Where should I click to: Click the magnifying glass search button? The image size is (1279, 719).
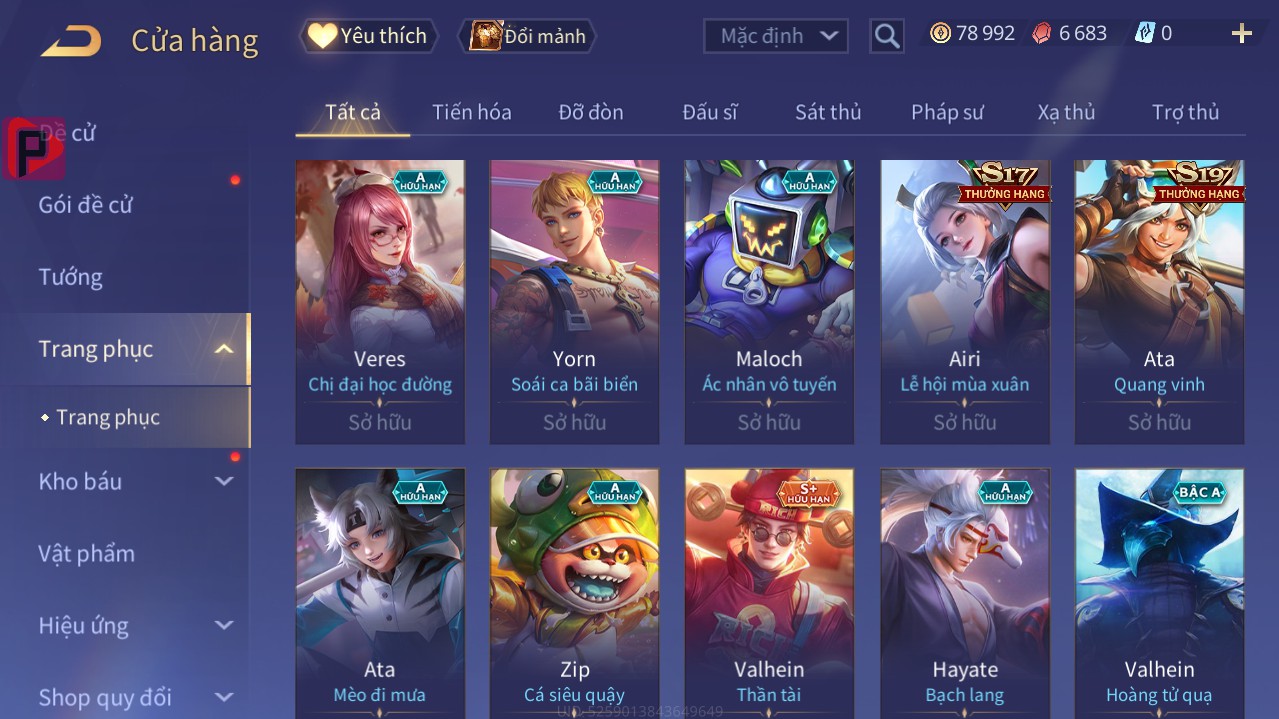click(886, 36)
